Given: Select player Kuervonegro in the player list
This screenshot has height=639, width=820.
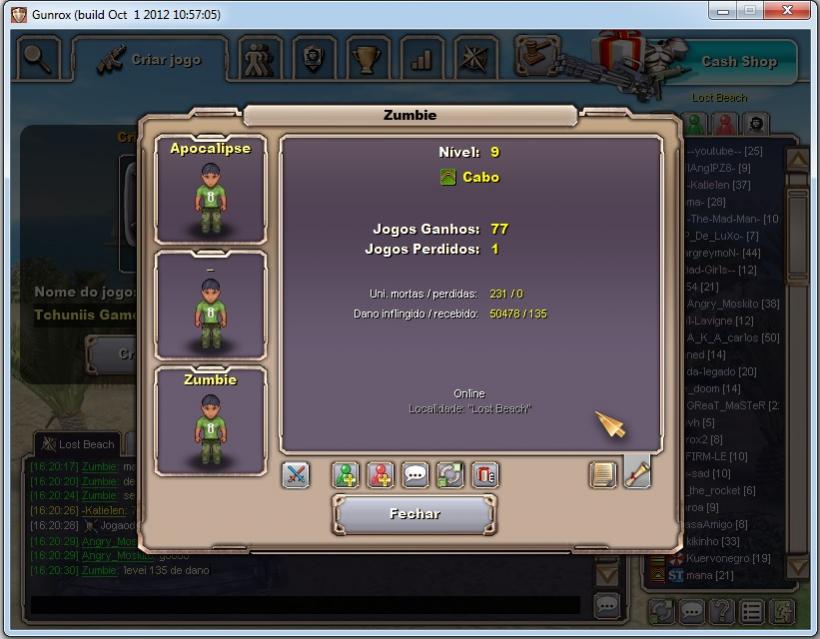Looking at the screenshot, I should [732, 557].
